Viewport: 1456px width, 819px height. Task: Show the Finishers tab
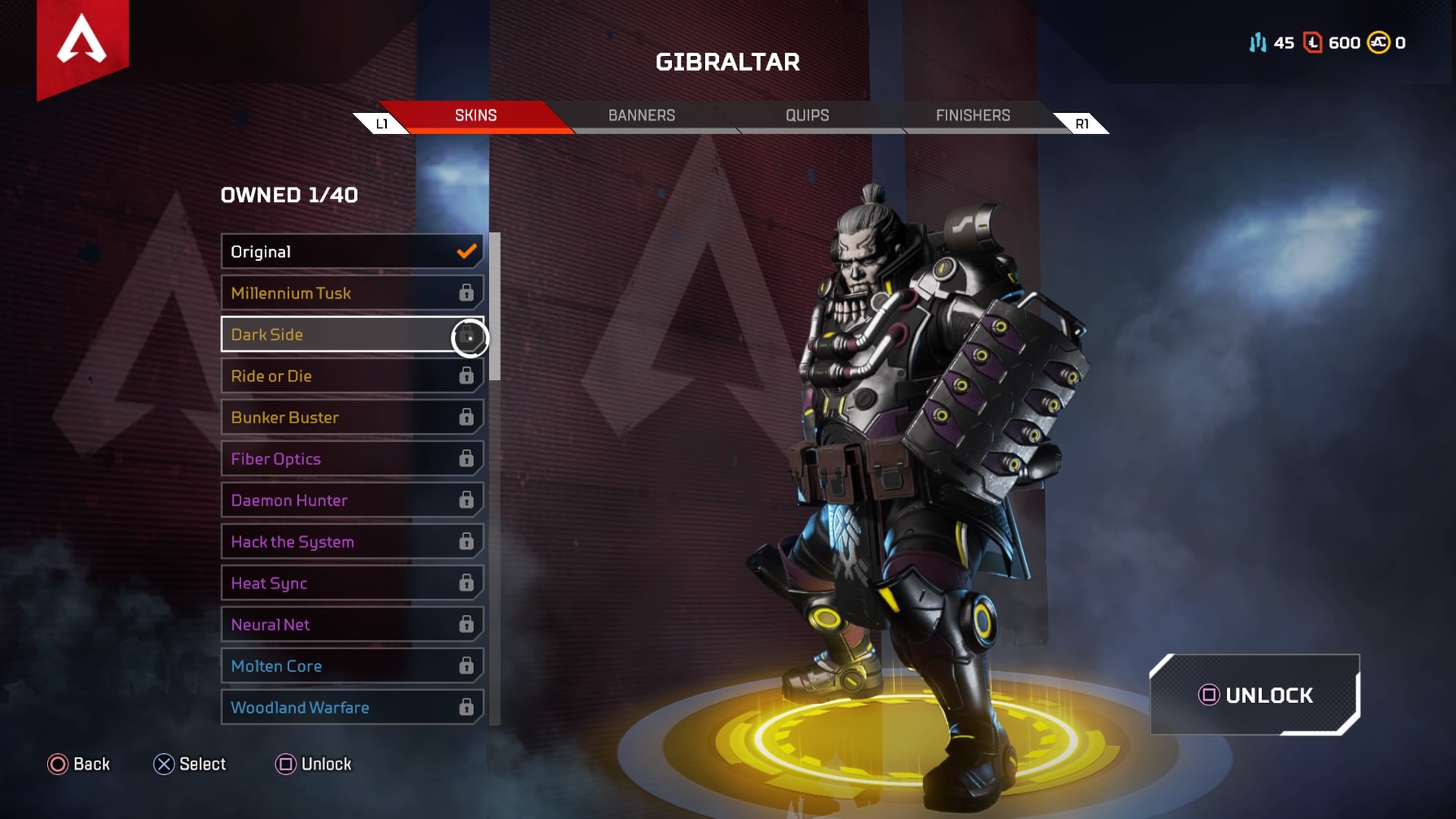pyautogui.click(x=972, y=115)
